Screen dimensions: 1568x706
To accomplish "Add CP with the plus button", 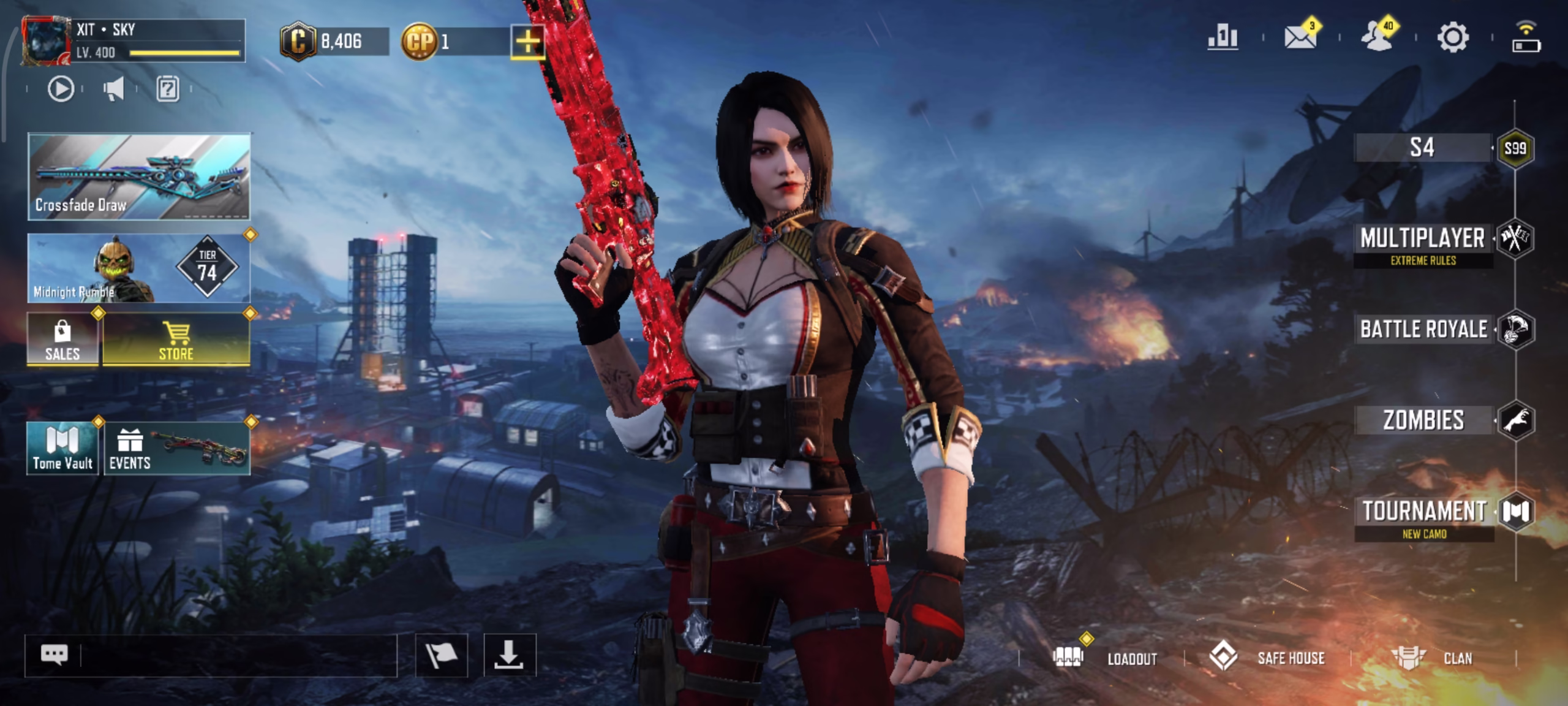I will click(527, 42).
